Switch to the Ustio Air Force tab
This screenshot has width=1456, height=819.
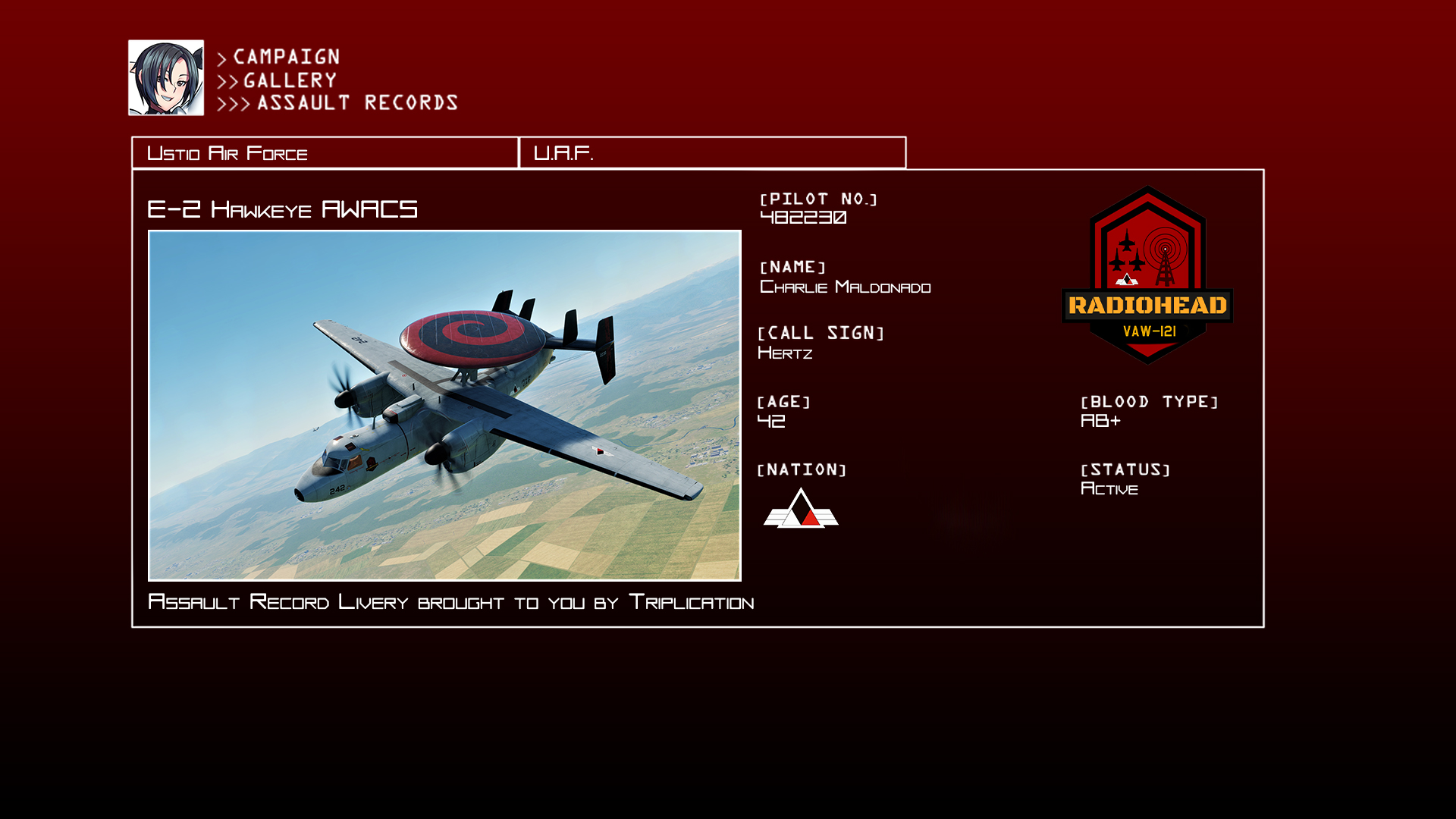[325, 153]
